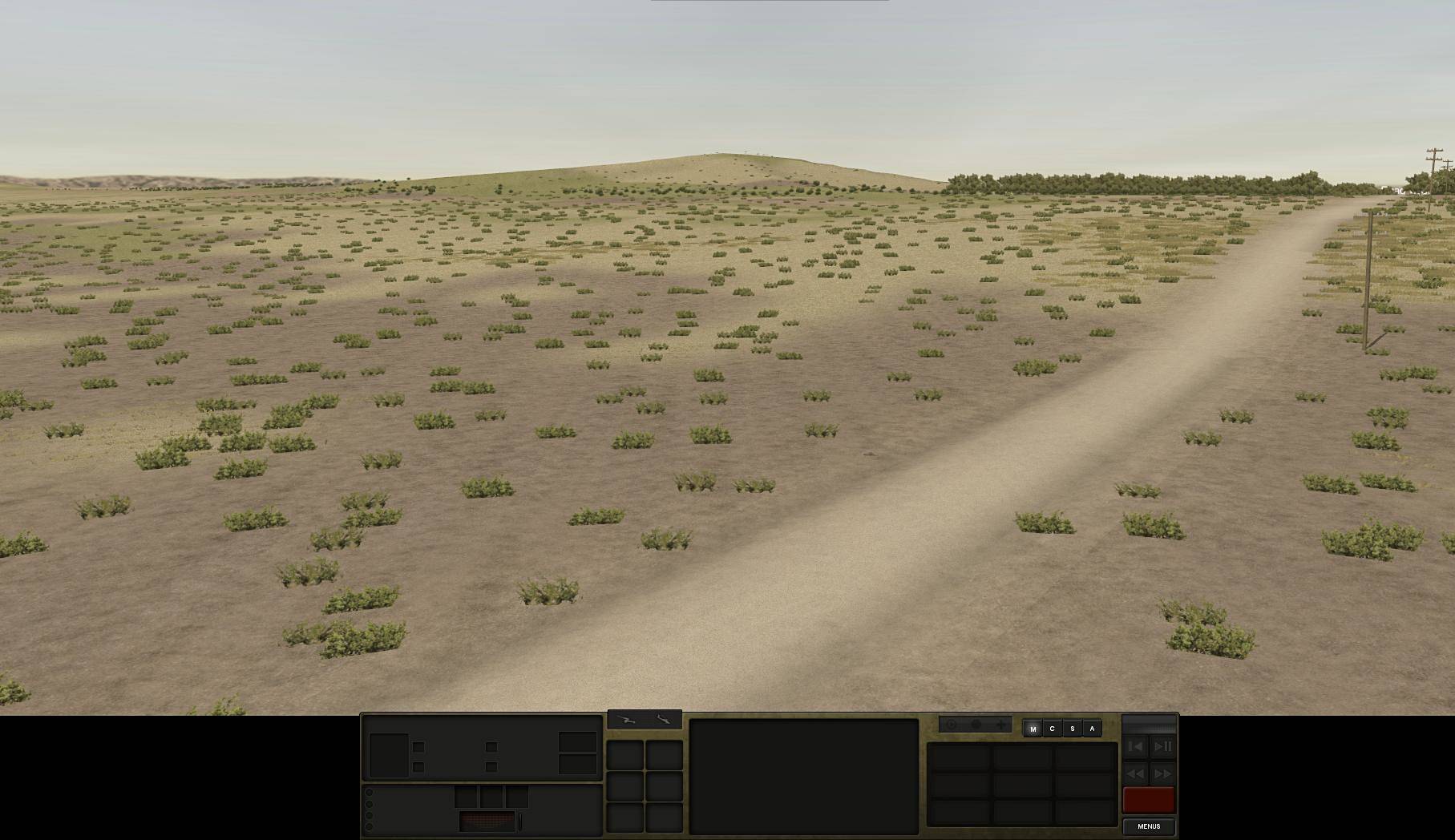The width and height of the screenshot is (1455, 840).
Task: Click the rewind playback icon
Action: (x=1136, y=774)
